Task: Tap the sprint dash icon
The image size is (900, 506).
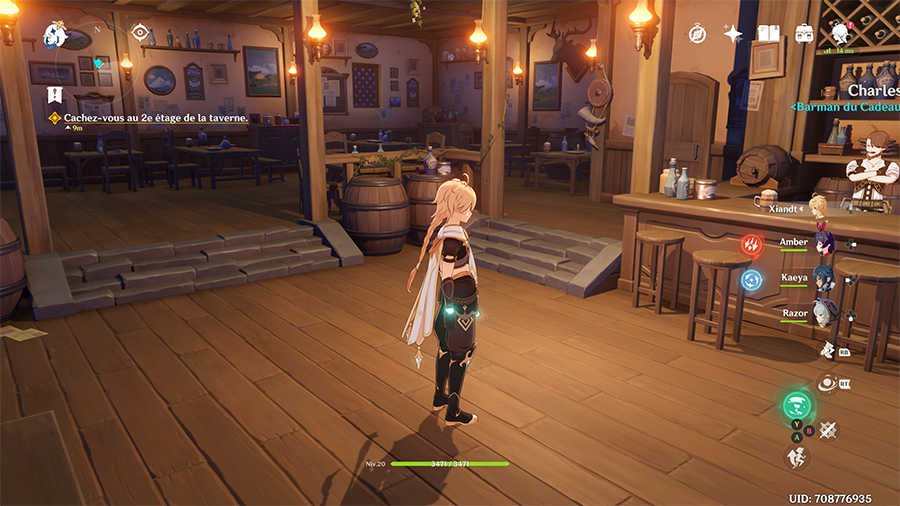Action: (x=797, y=458)
